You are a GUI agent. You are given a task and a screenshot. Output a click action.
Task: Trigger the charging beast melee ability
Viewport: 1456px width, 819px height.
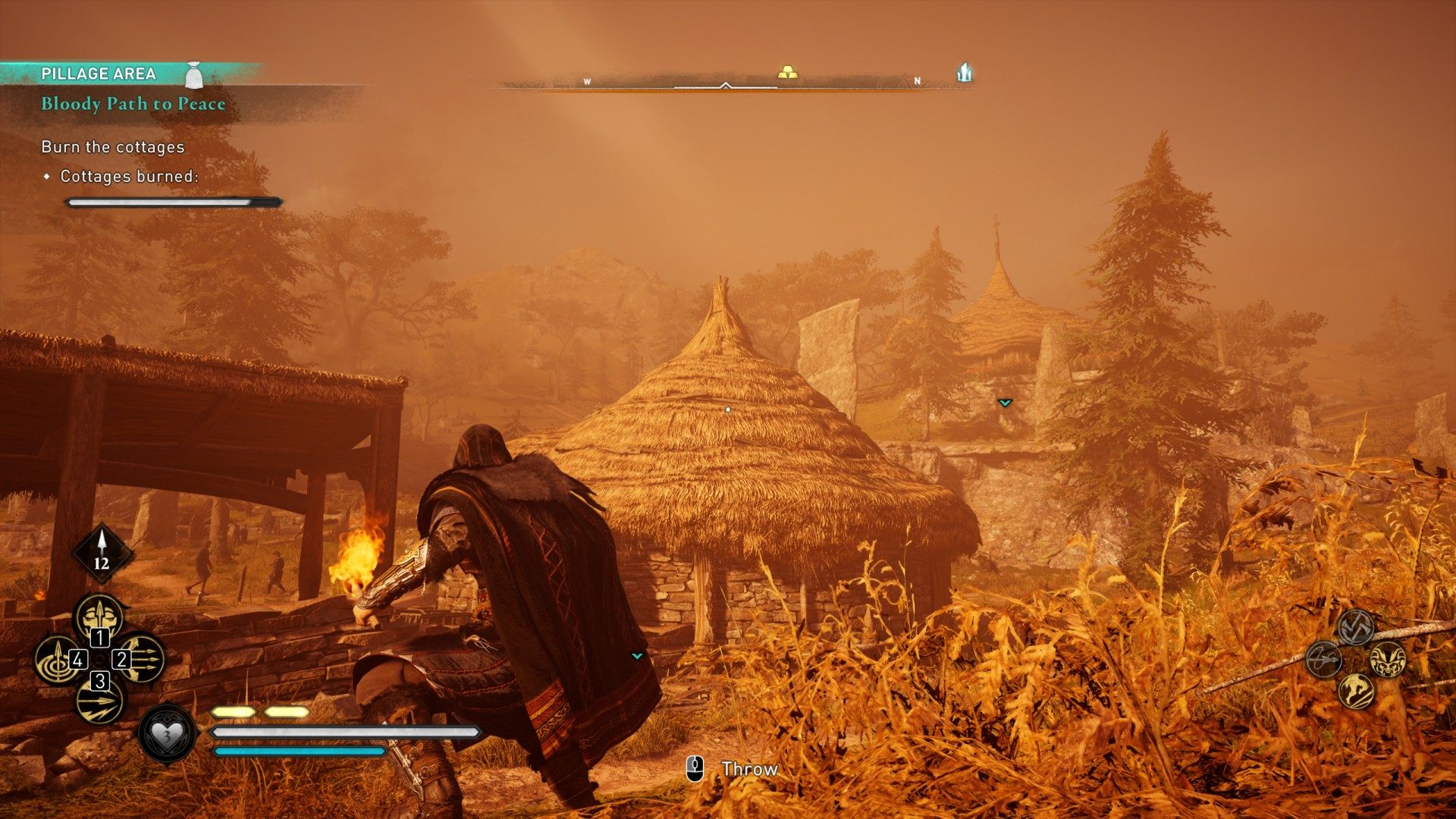pyautogui.click(x=1356, y=690)
